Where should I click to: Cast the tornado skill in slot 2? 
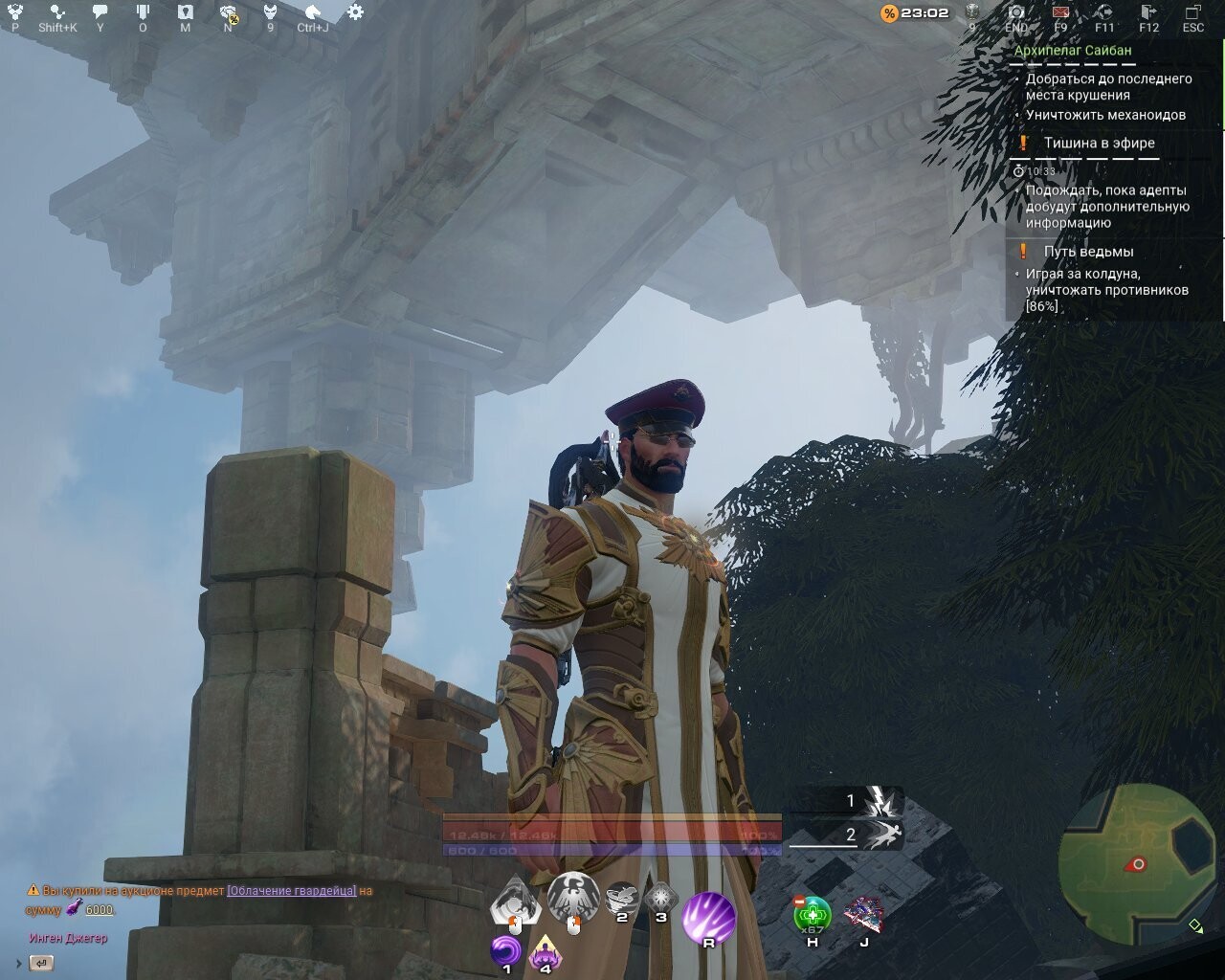[x=622, y=896]
